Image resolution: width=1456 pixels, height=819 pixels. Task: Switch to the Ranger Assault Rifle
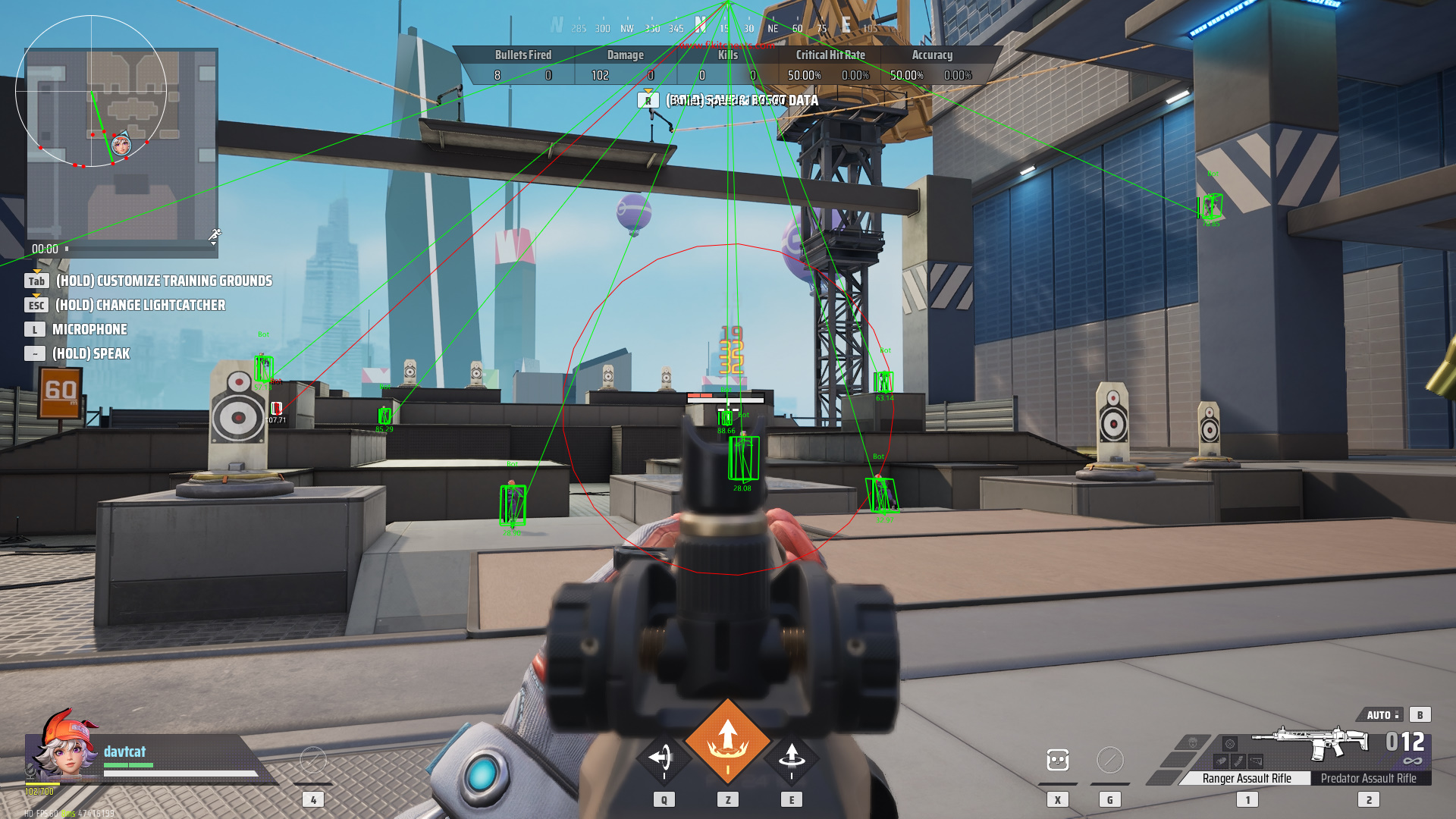pyautogui.click(x=1246, y=778)
